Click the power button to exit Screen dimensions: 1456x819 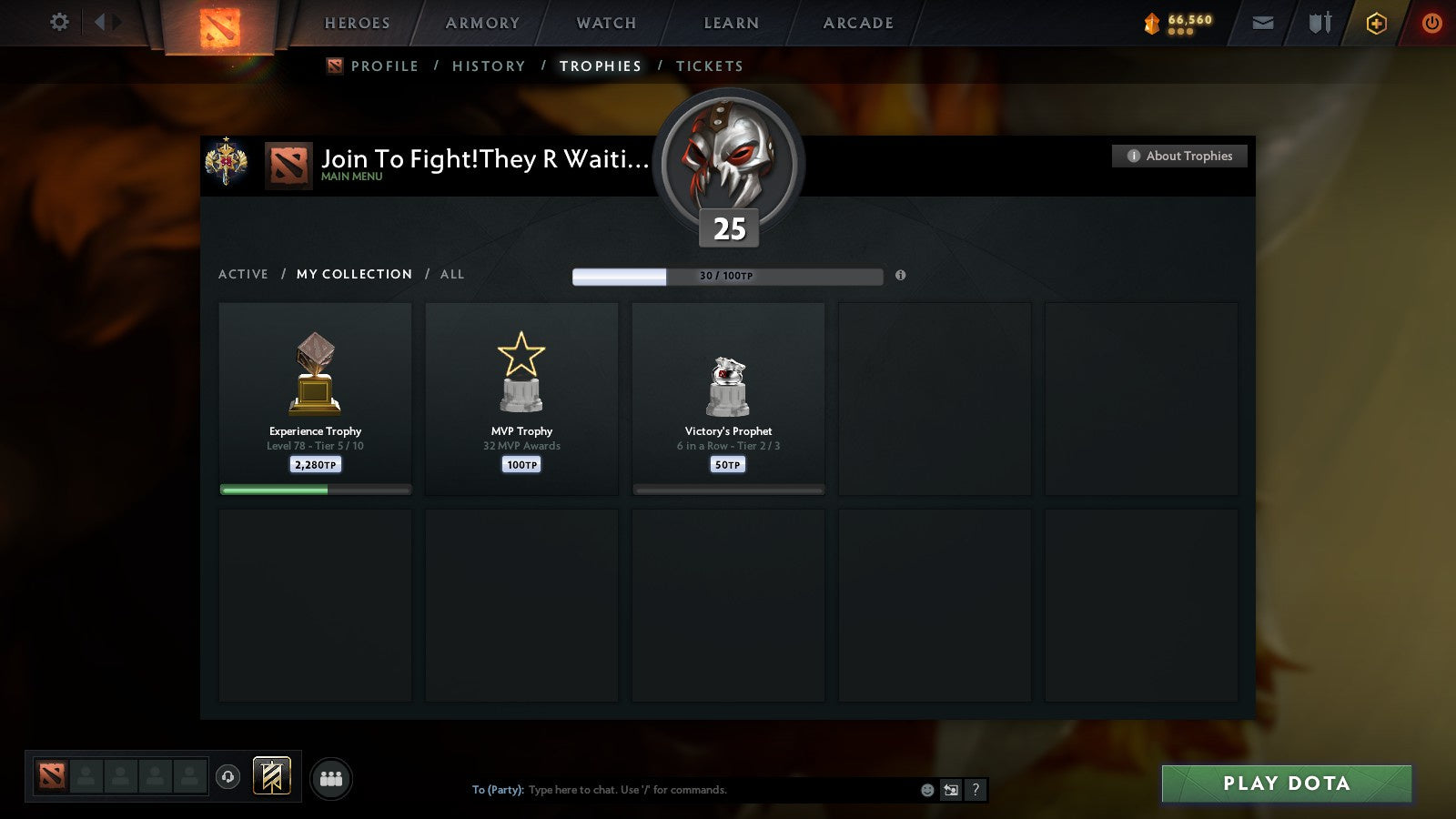click(x=1431, y=23)
